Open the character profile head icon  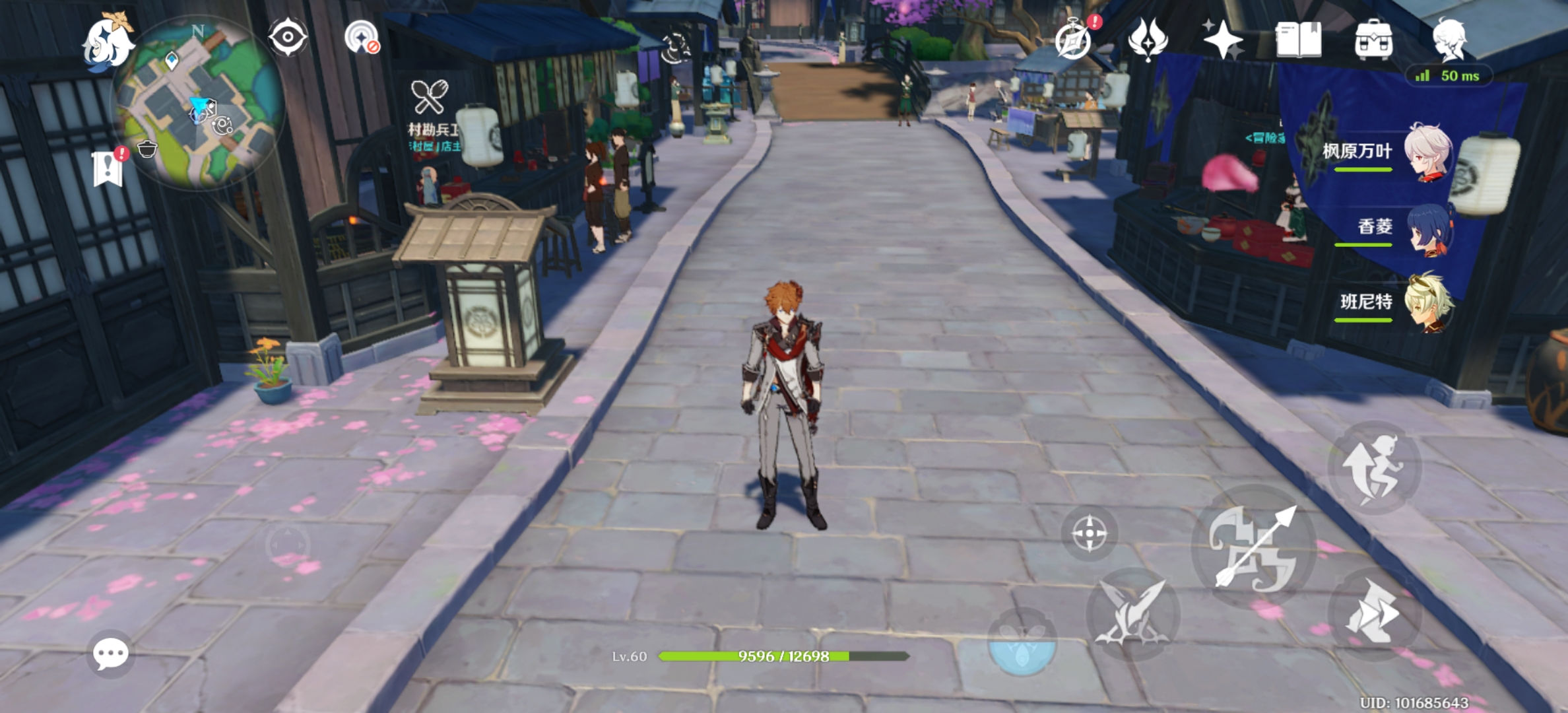1449,40
